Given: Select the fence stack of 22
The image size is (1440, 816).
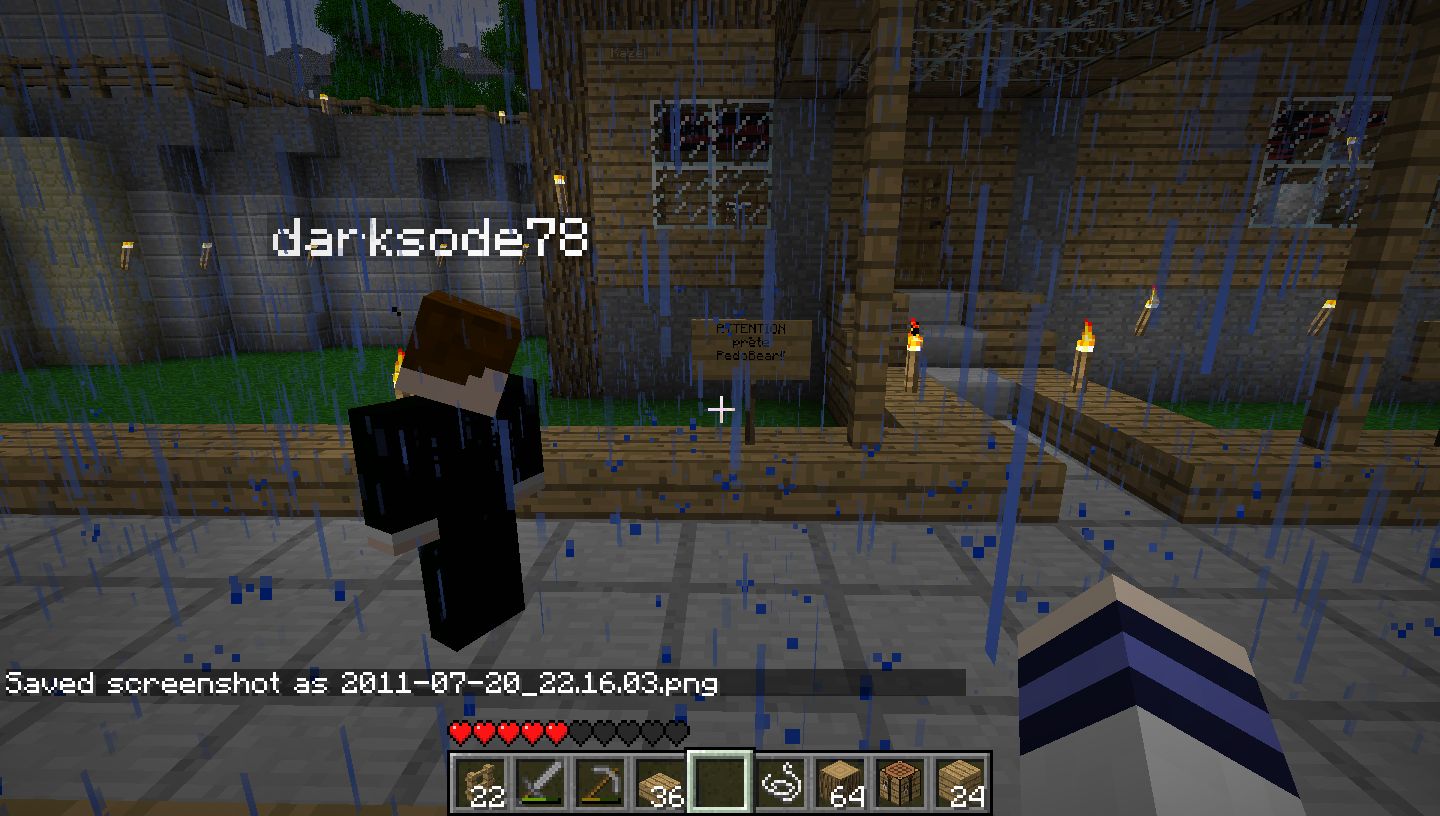Looking at the screenshot, I should coord(479,782).
